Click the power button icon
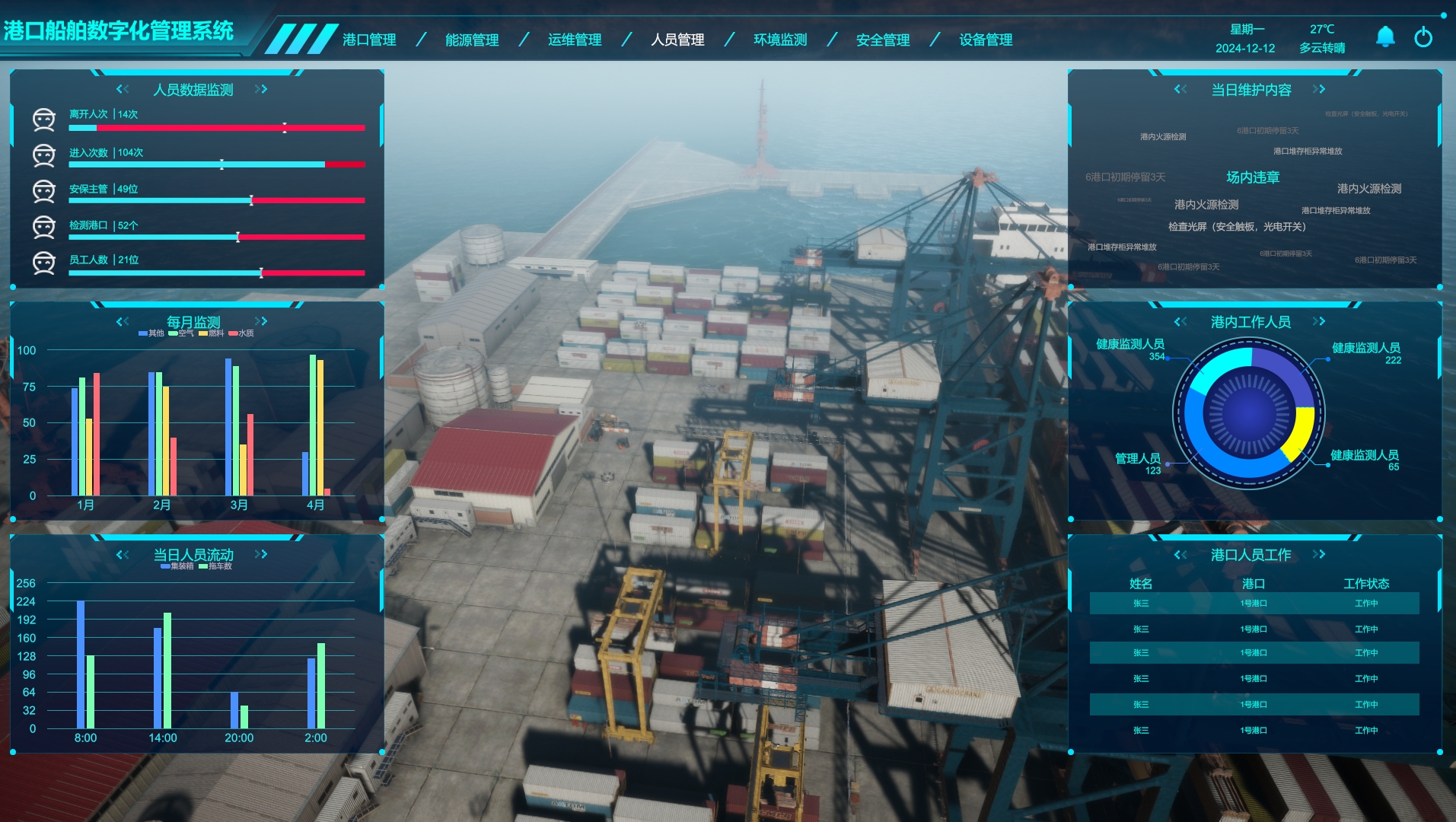 pyautogui.click(x=1423, y=37)
